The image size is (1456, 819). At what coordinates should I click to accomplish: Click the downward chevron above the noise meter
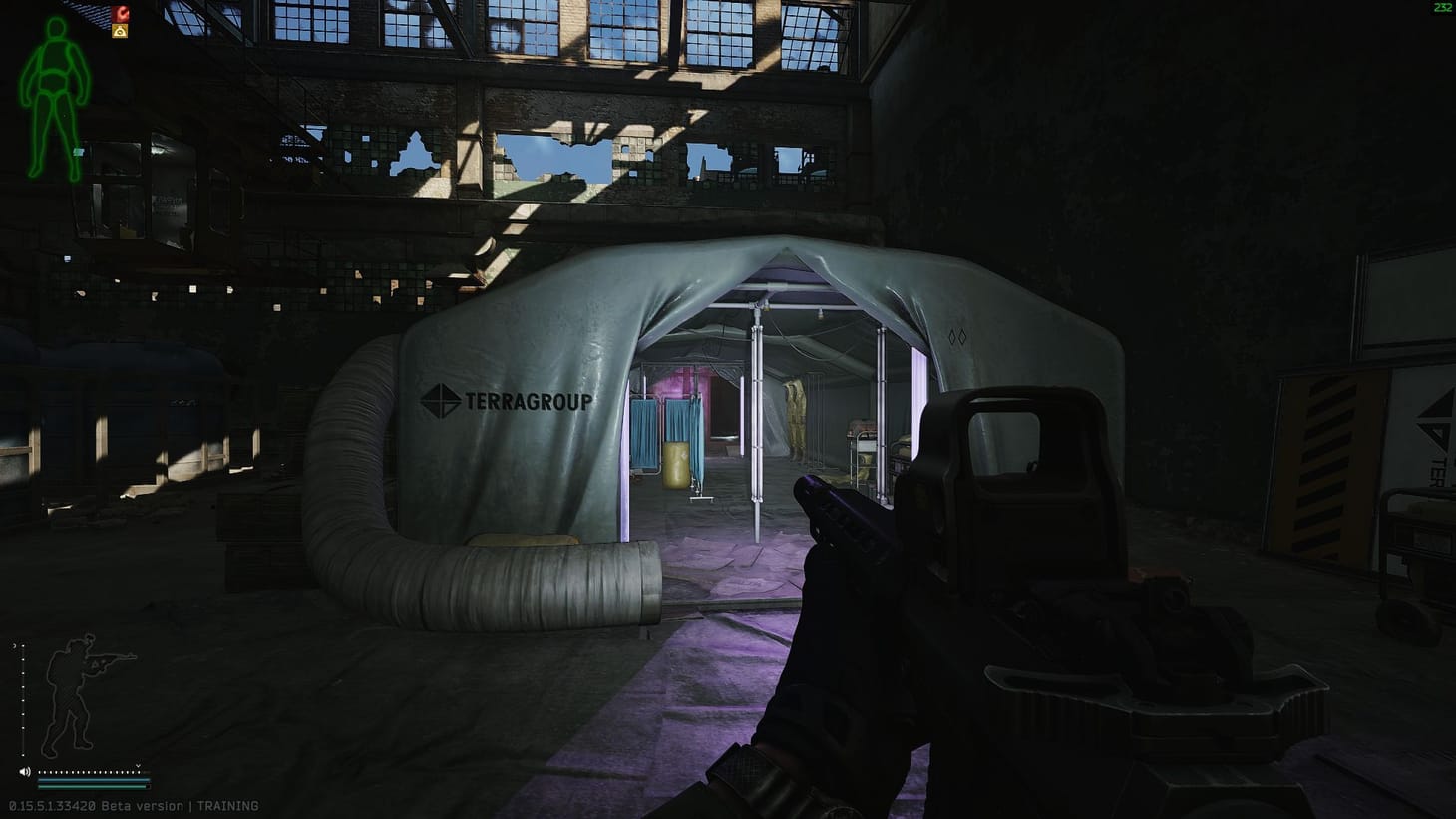click(x=139, y=766)
